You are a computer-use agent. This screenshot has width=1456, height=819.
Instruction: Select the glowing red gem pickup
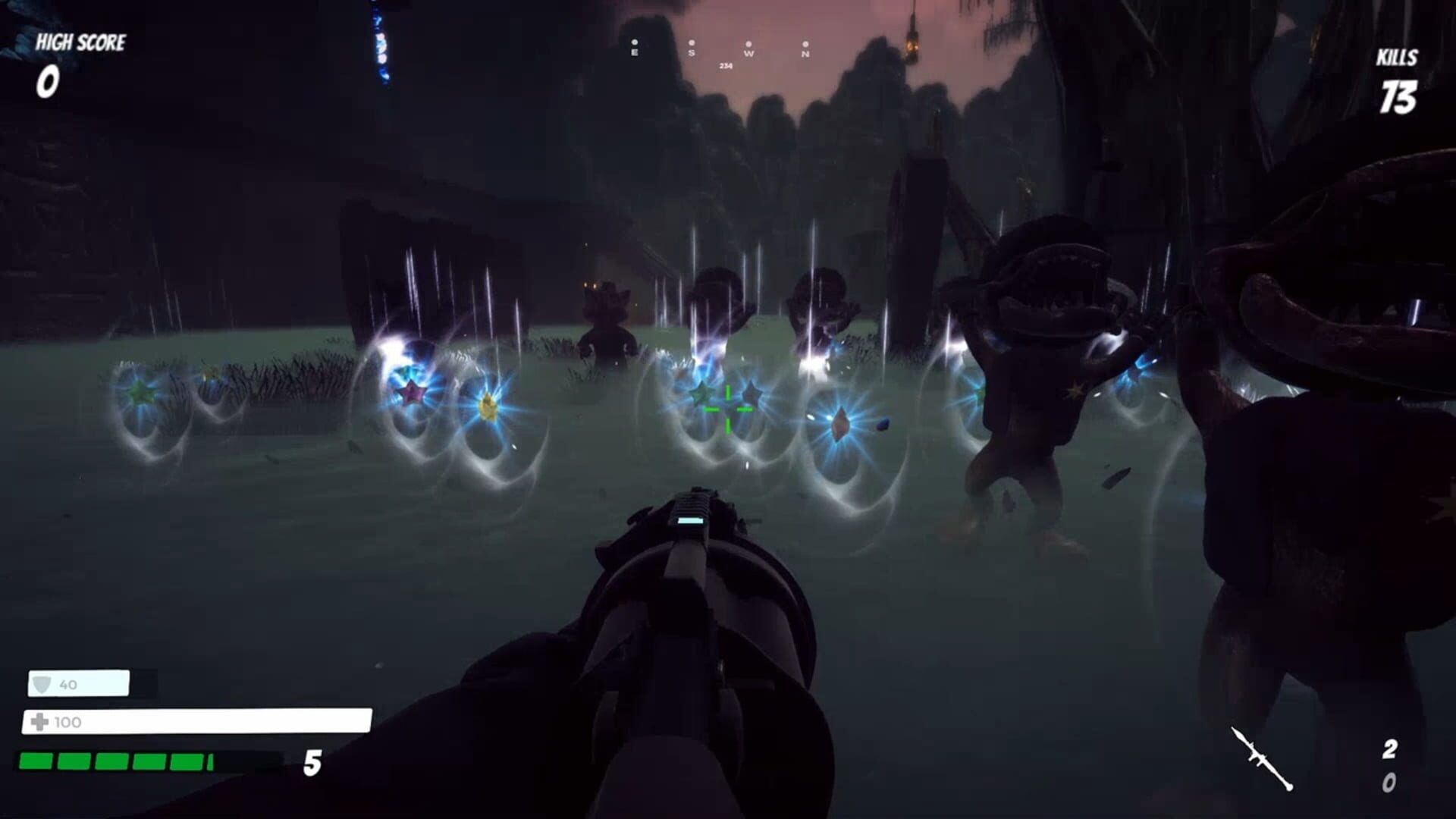pos(840,423)
